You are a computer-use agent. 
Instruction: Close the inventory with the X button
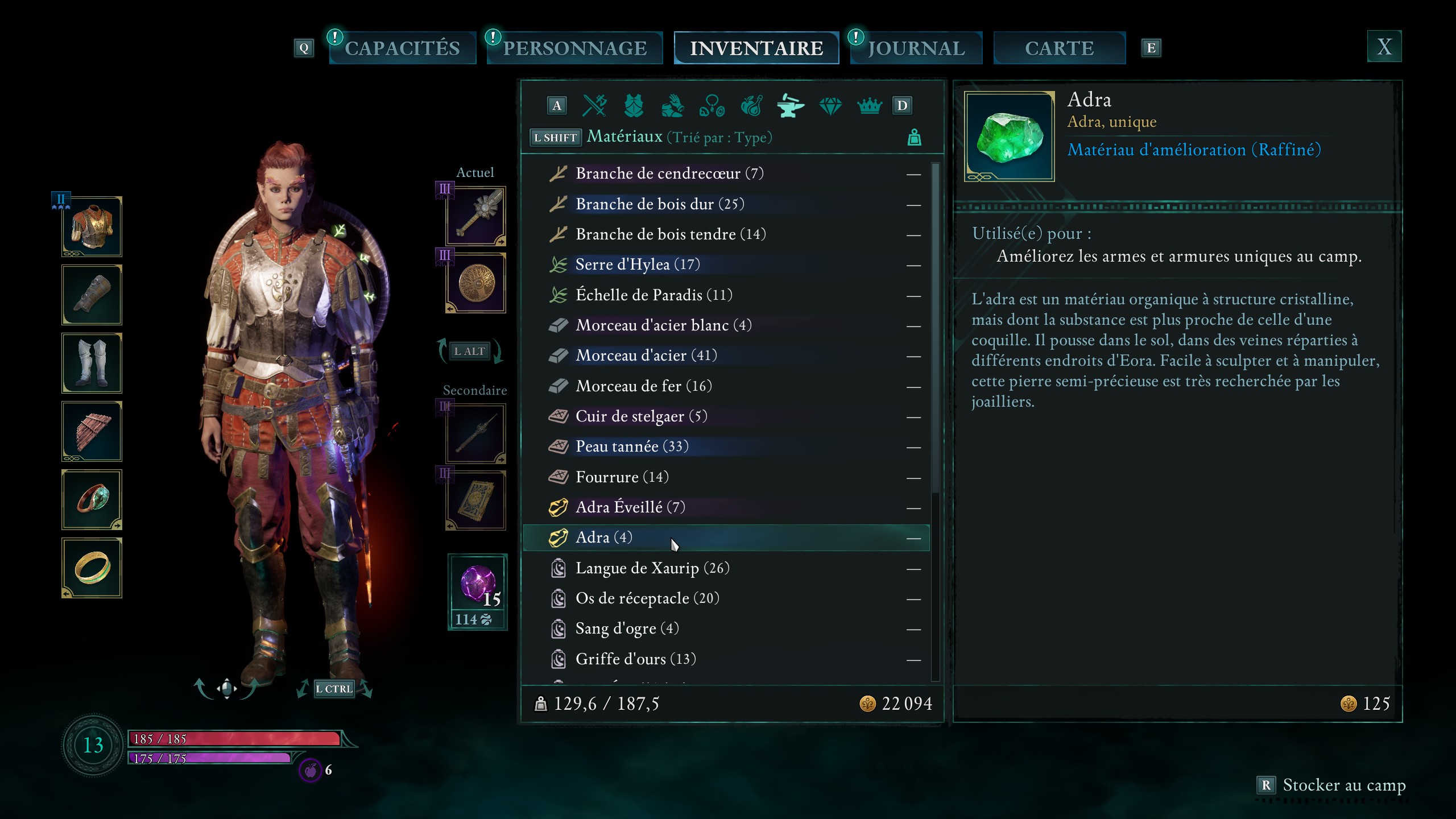coord(1384,47)
